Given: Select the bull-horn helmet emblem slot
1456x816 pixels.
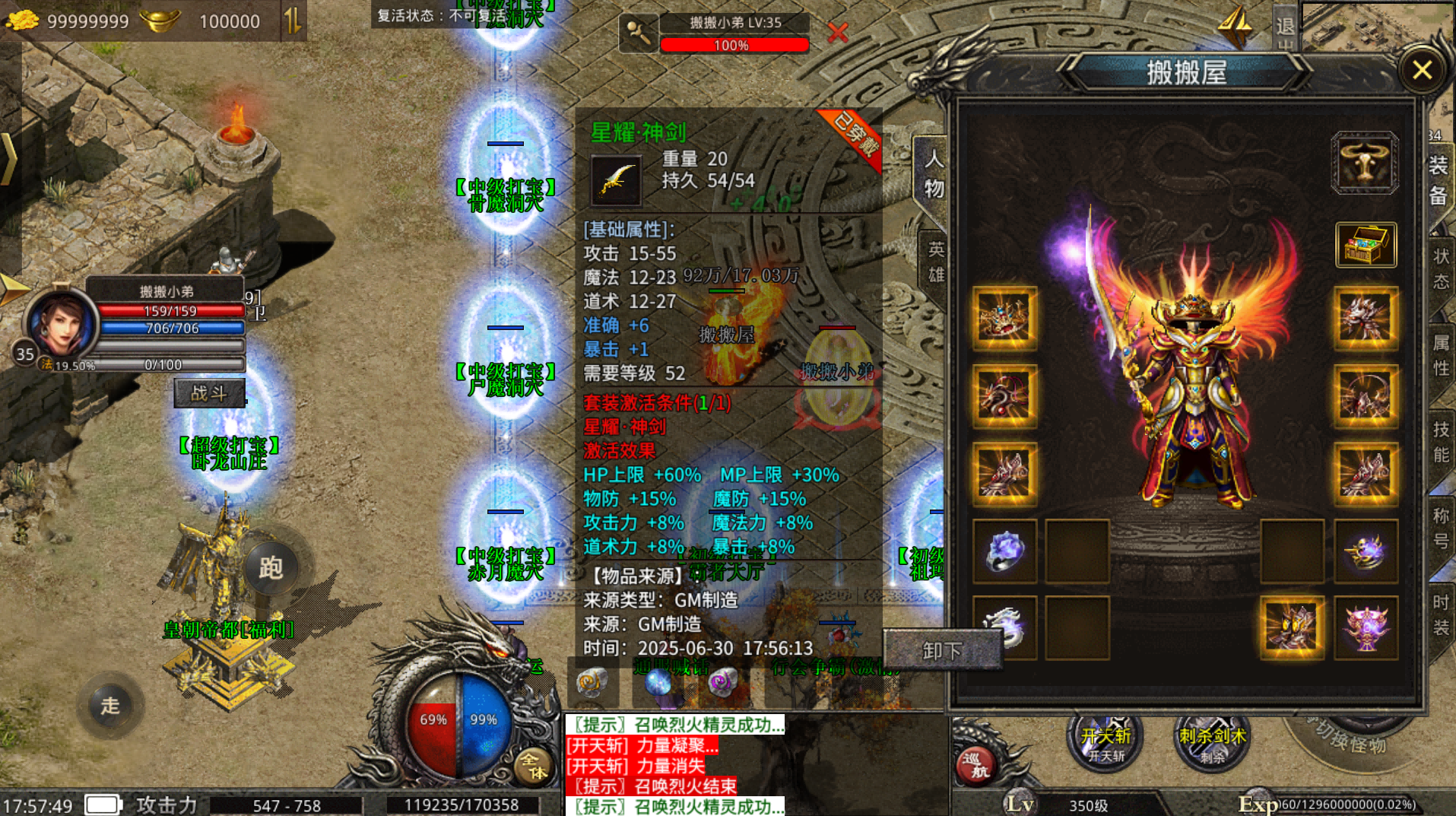Looking at the screenshot, I should (x=1364, y=163).
